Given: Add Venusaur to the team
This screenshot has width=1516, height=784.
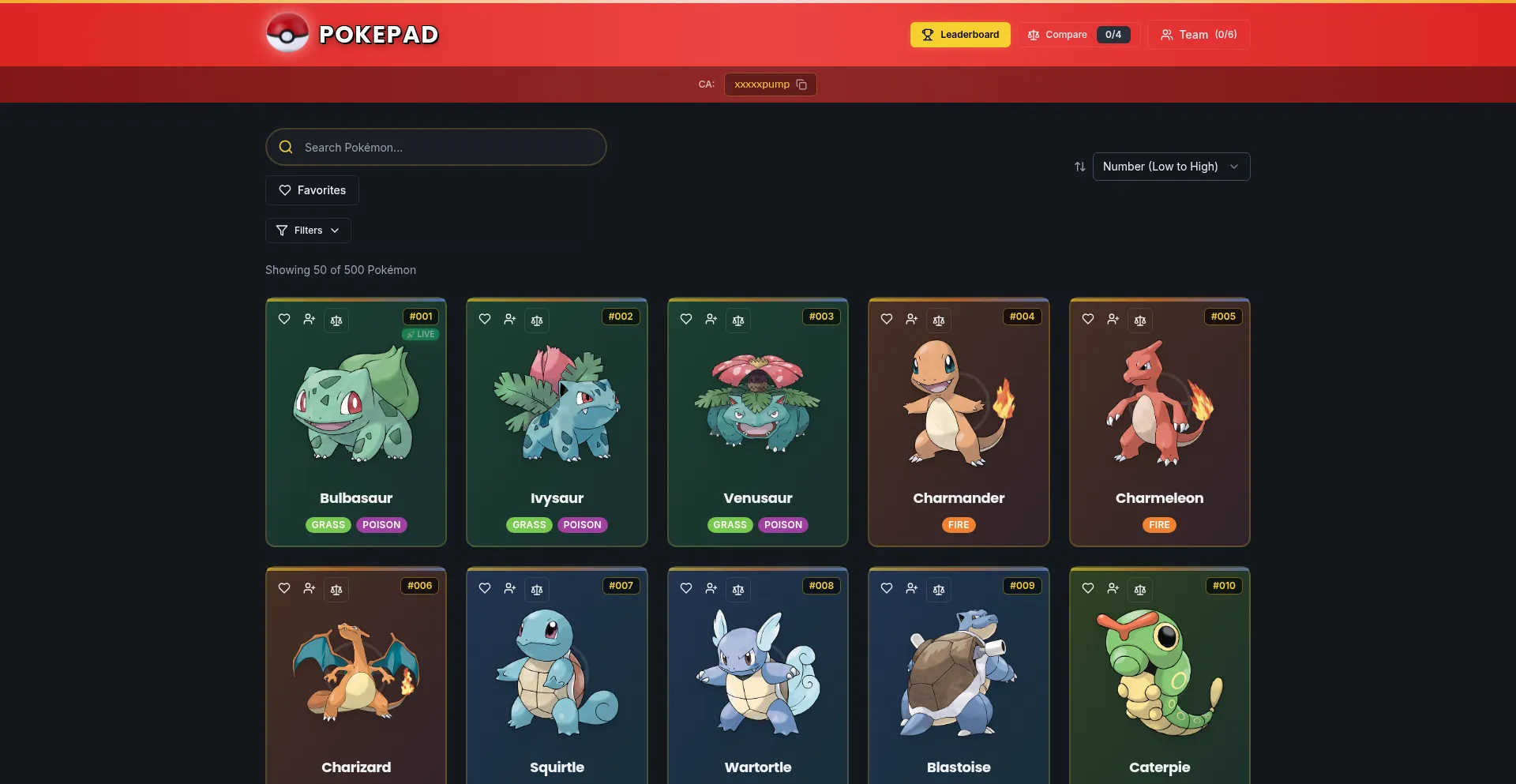Looking at the screenshot, I should (x=711, y=319).
